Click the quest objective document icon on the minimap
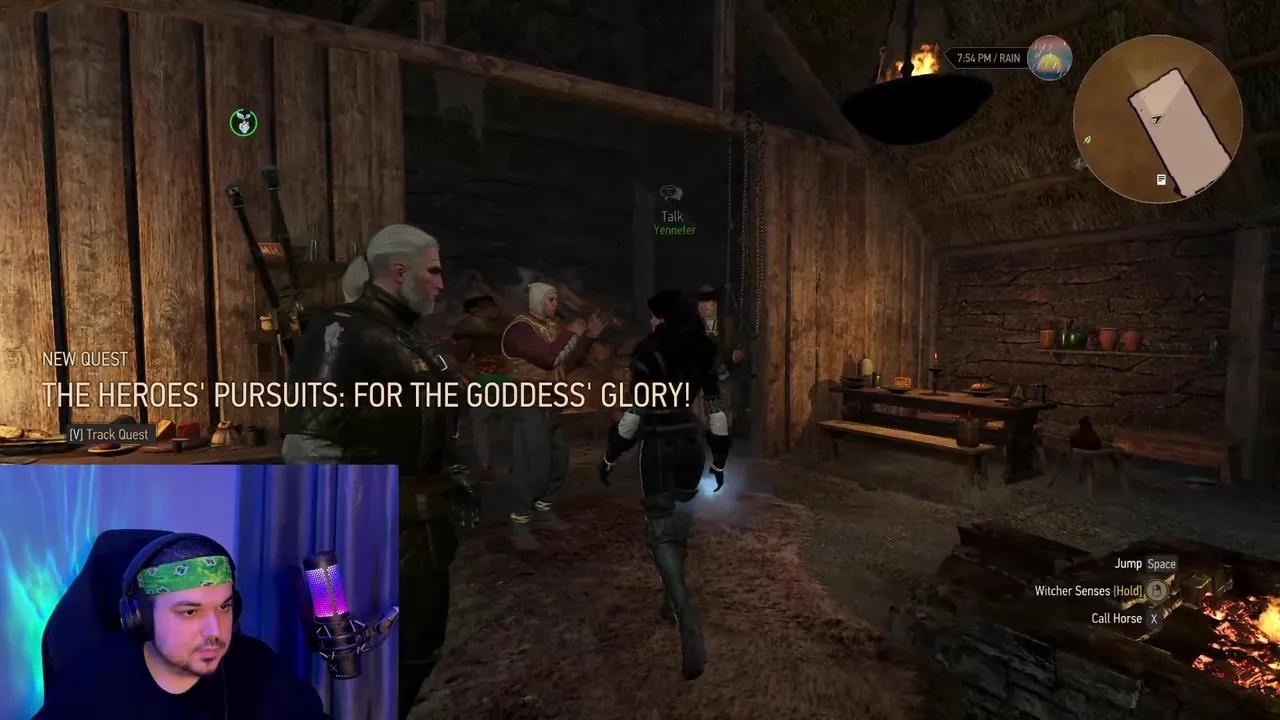Screen dimensions: 1280x720 (1161, 179)
